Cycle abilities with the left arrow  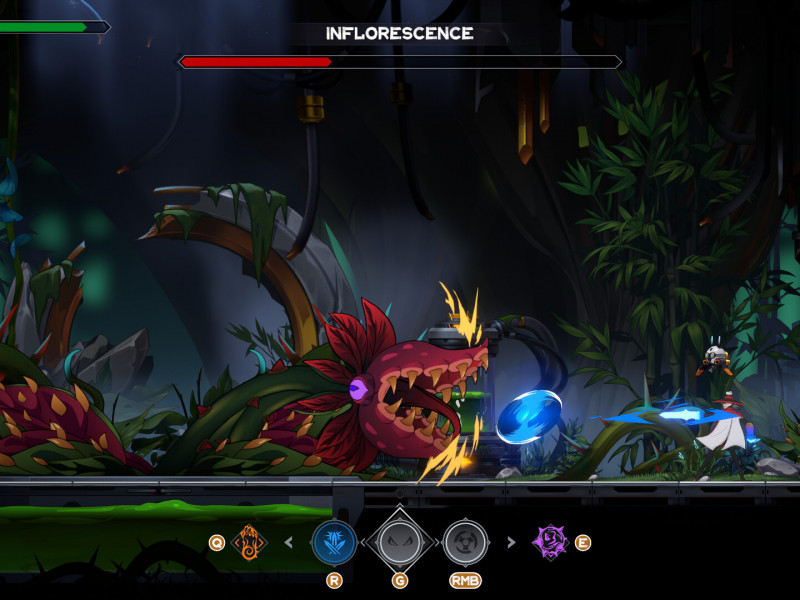coord(290,543)
